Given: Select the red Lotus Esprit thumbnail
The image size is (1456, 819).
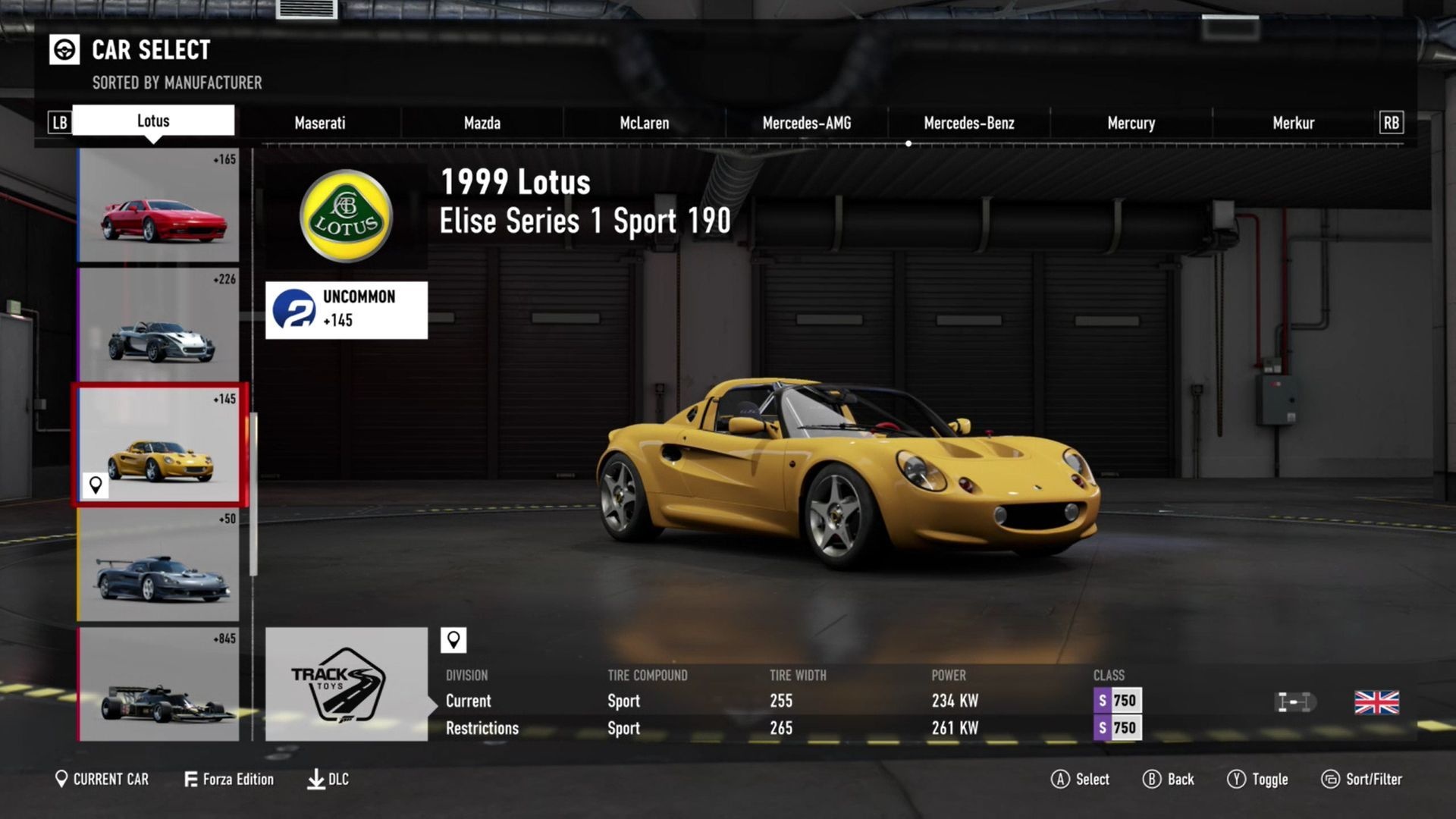Looking at the screenshot, I should [x=158, y=206].
